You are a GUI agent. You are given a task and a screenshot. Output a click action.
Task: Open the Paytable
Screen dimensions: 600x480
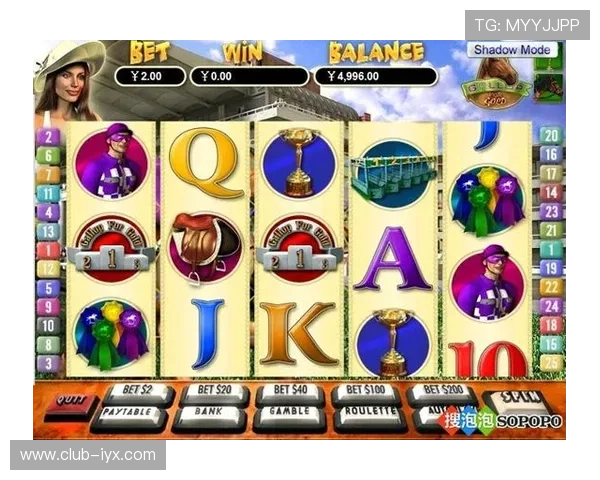[130, 412]
